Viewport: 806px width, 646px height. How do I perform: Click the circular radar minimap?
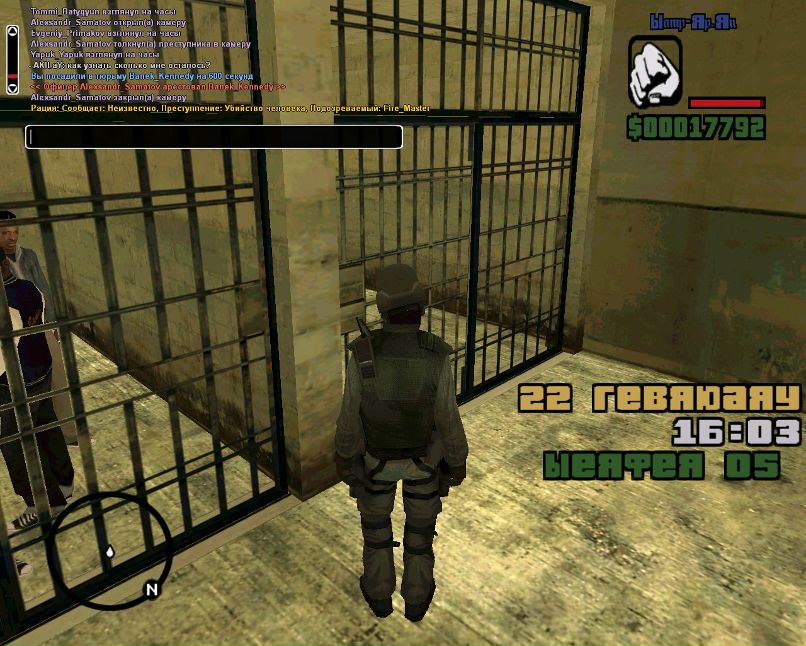point(105,549)
